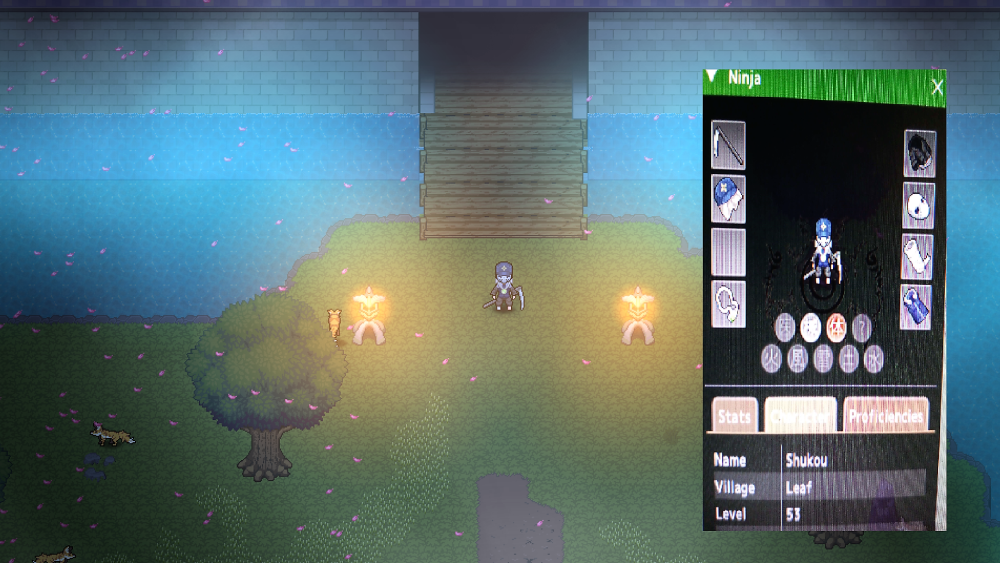Choose the fire element kanji icon
Viewport: 1000px width, 563px height.
[x=771, y=359]
